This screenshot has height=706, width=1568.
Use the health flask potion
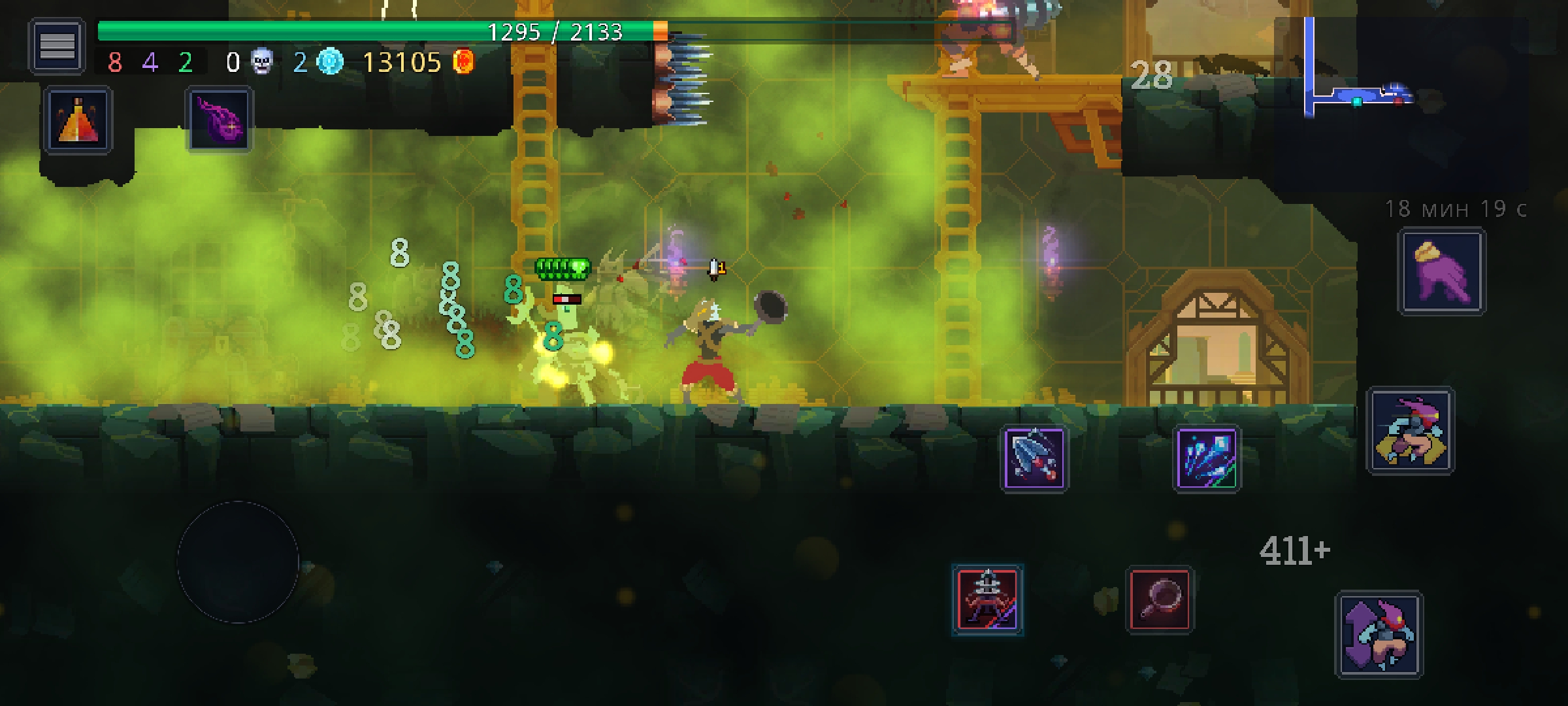click(x=78, y=121)
